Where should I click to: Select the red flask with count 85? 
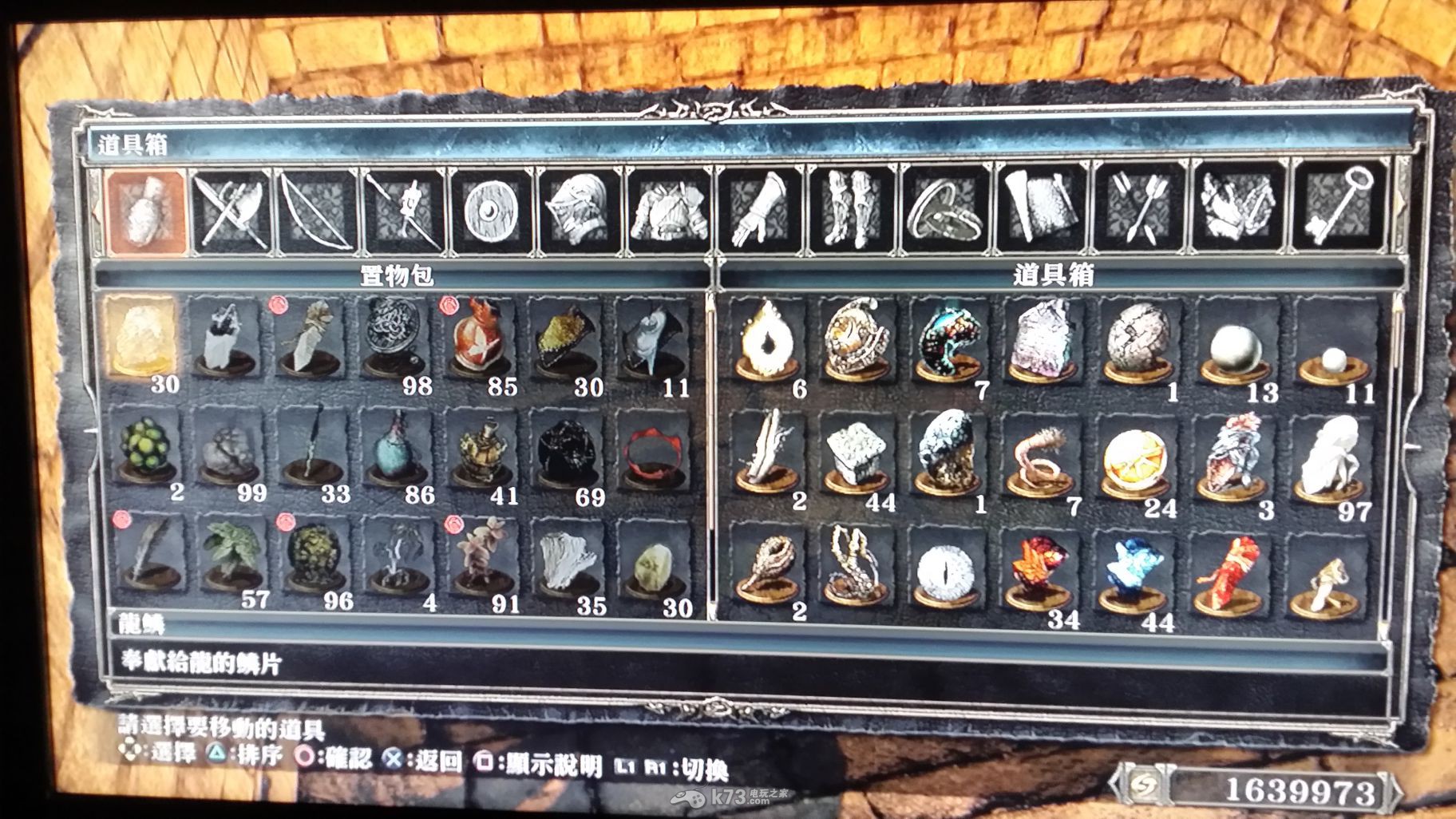[x=480, y=339]
